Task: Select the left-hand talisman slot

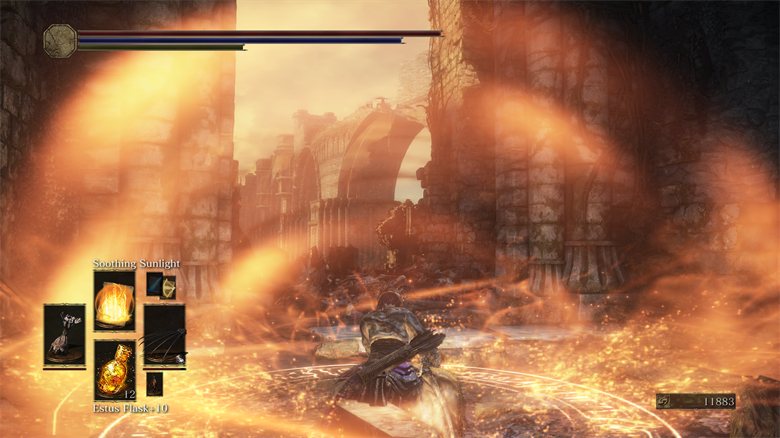Action: pyautogui.click(x=64, y=335)
